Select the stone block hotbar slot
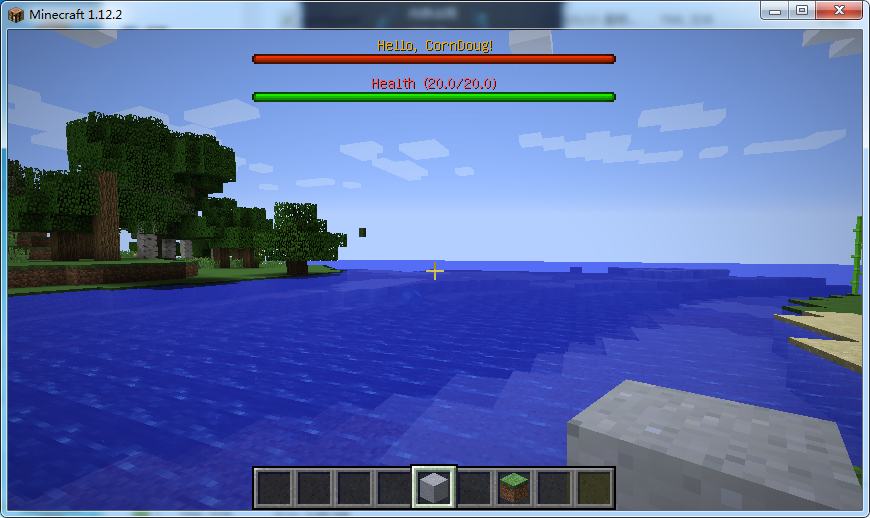 (x=434, y=488)
